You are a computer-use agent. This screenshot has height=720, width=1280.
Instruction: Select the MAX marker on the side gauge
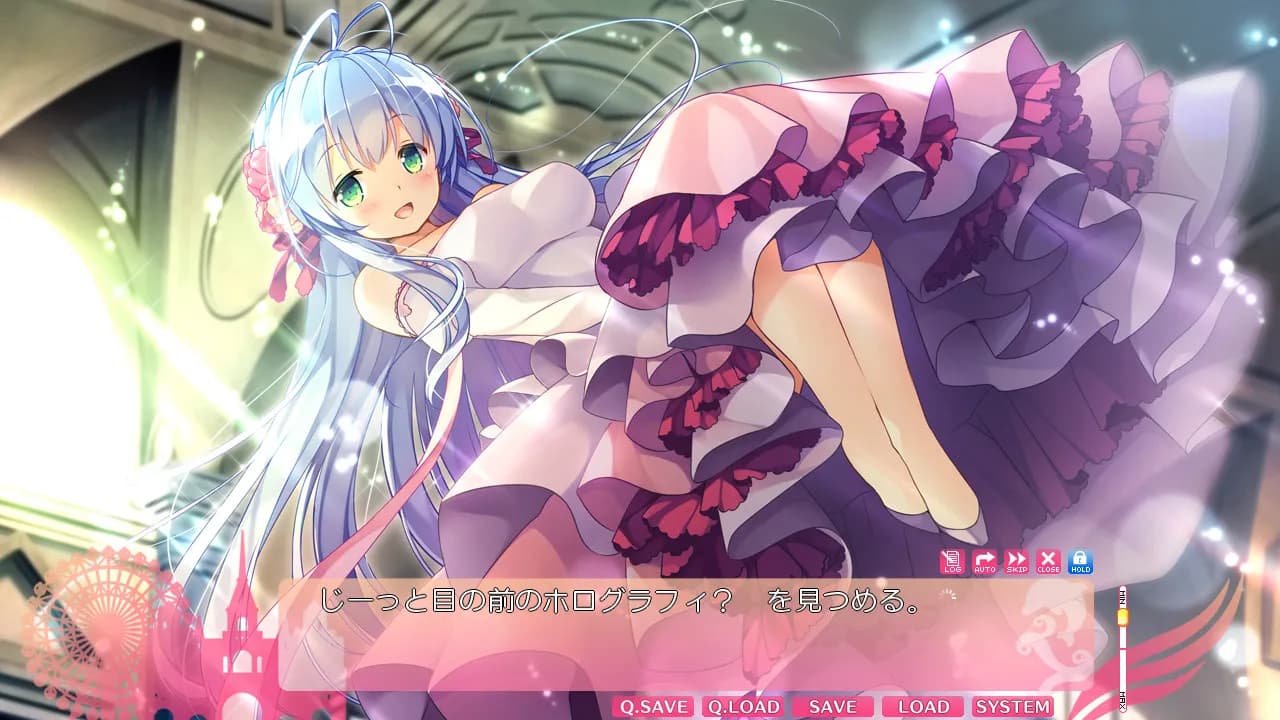1122,700
